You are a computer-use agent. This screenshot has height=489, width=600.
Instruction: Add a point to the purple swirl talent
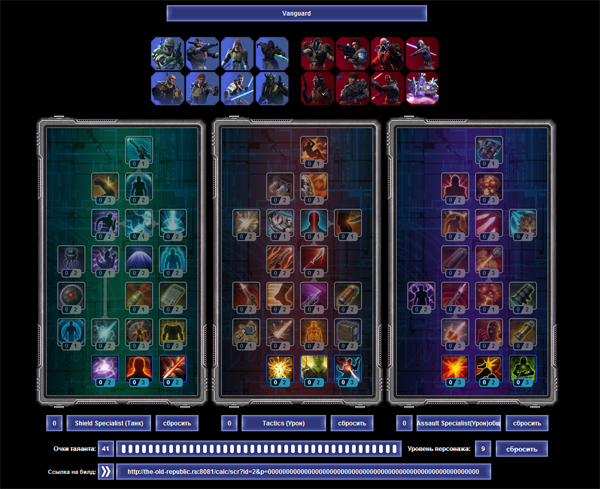tap(105, 369)
